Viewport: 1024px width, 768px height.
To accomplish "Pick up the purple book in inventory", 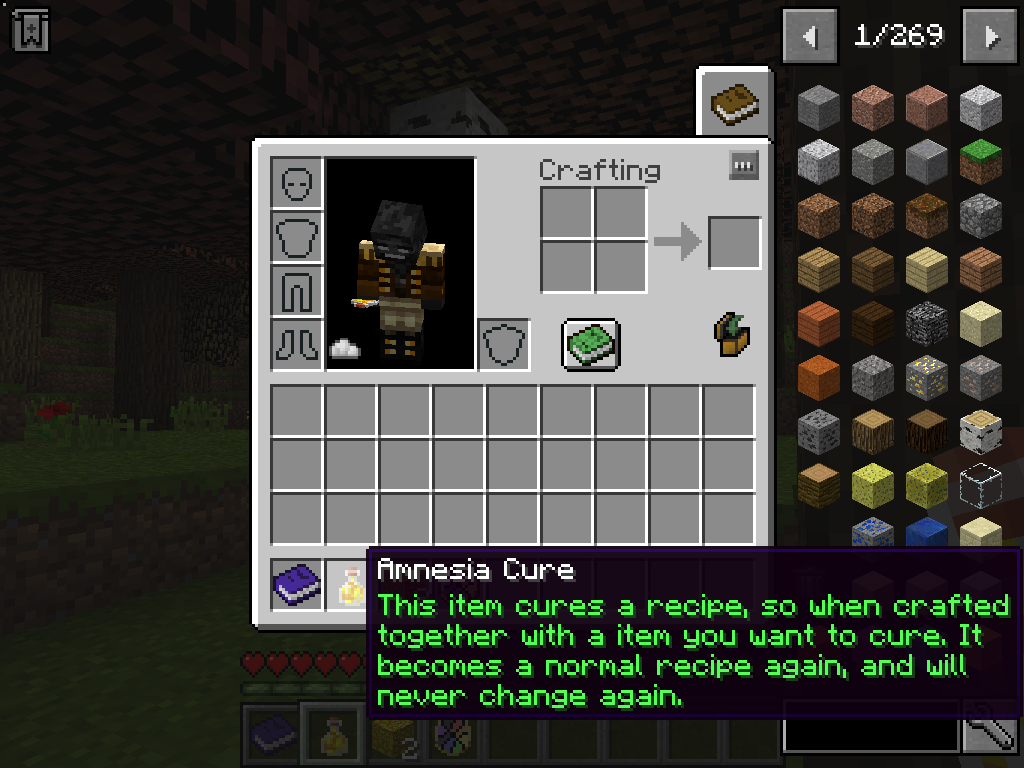I will point(297,585).
